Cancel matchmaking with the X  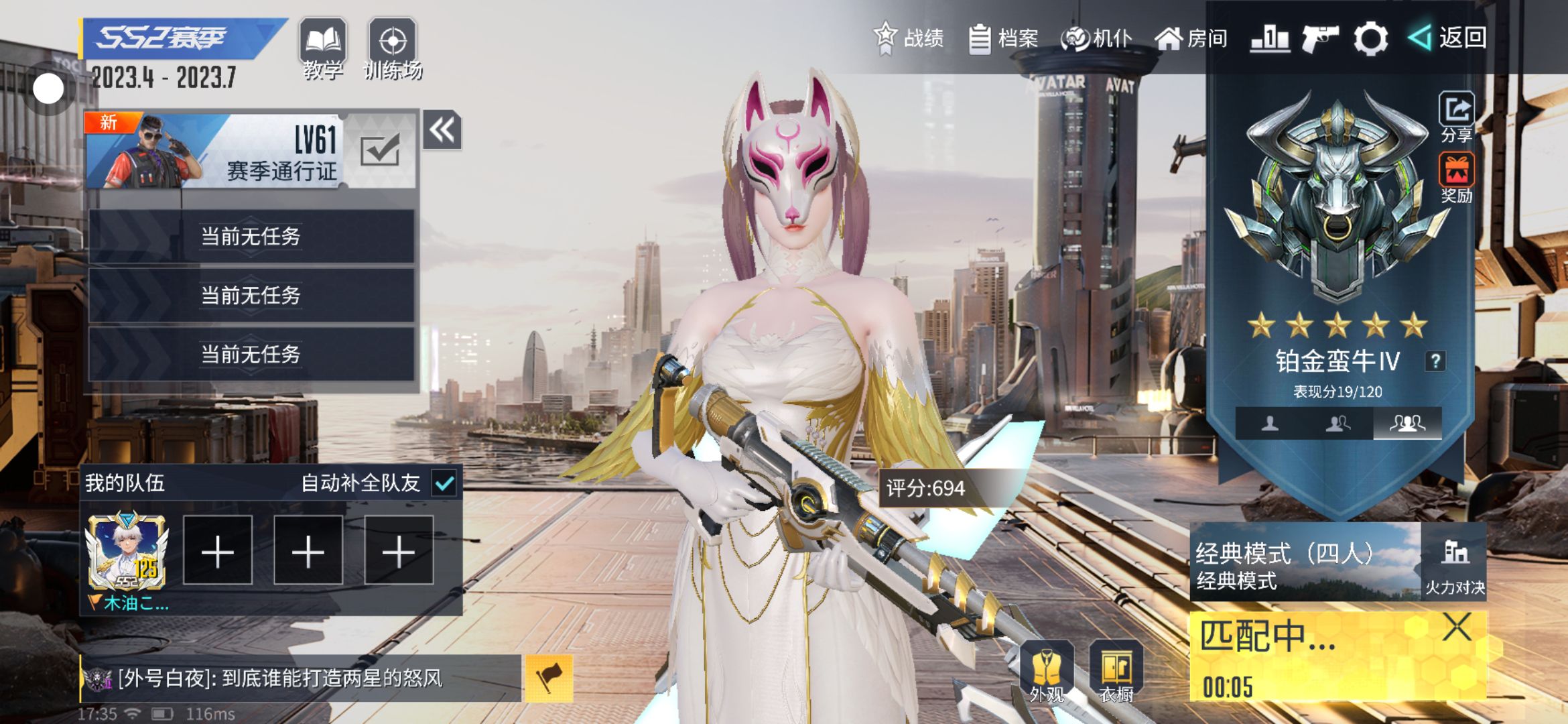click(1457, 628)
